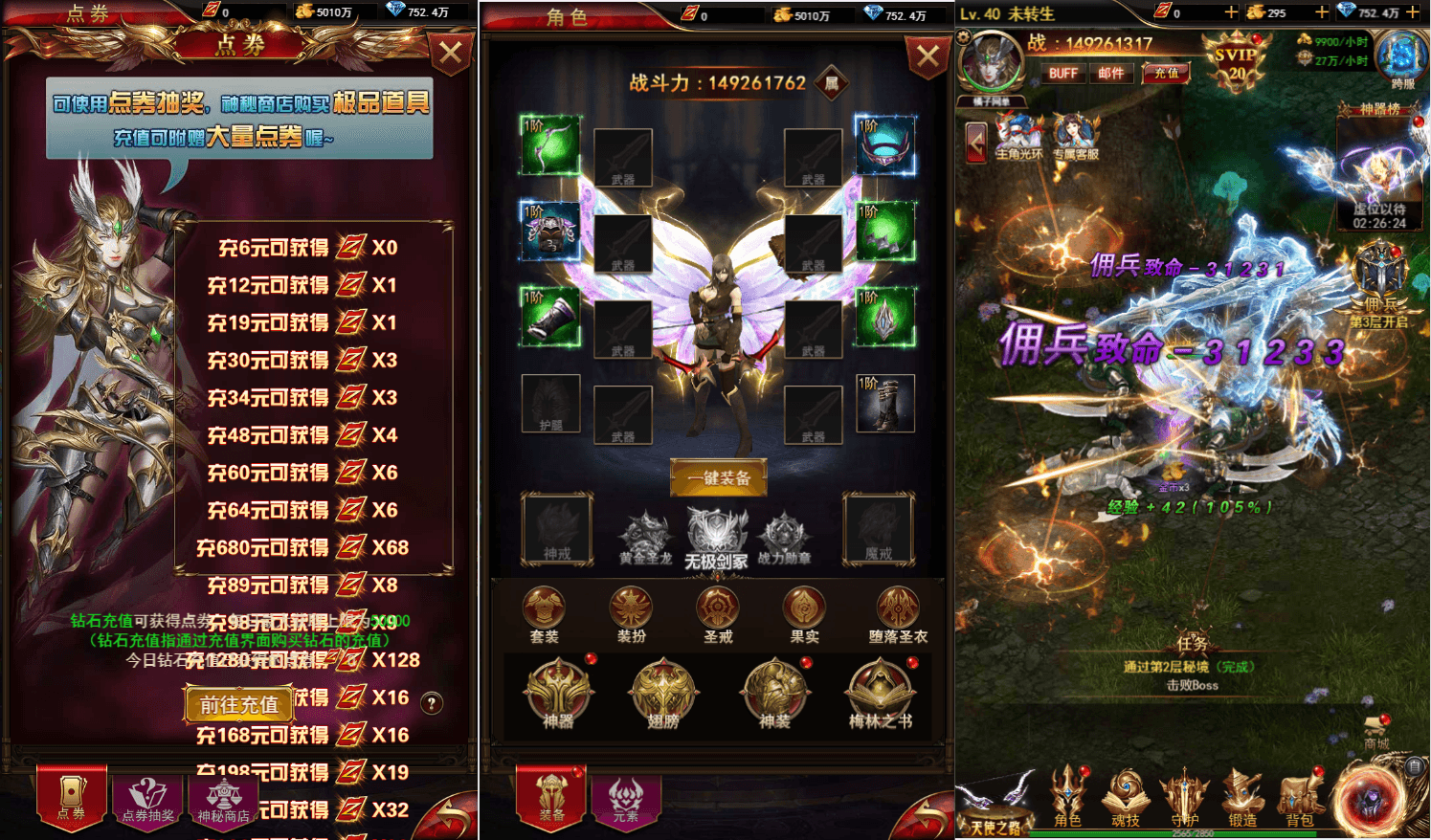Open the 套装 set menu

[x=544, y=613]
